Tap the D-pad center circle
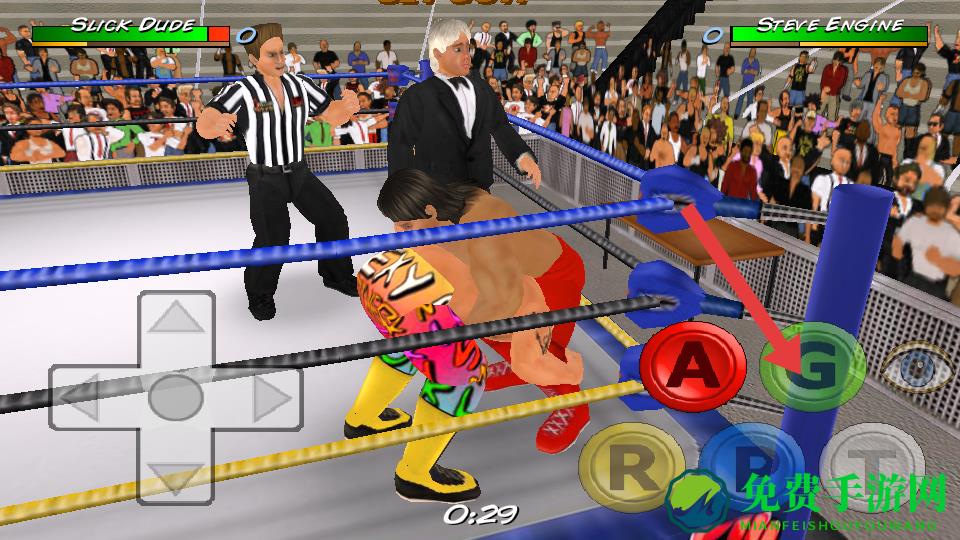960x540 pixels. (176, 398)
